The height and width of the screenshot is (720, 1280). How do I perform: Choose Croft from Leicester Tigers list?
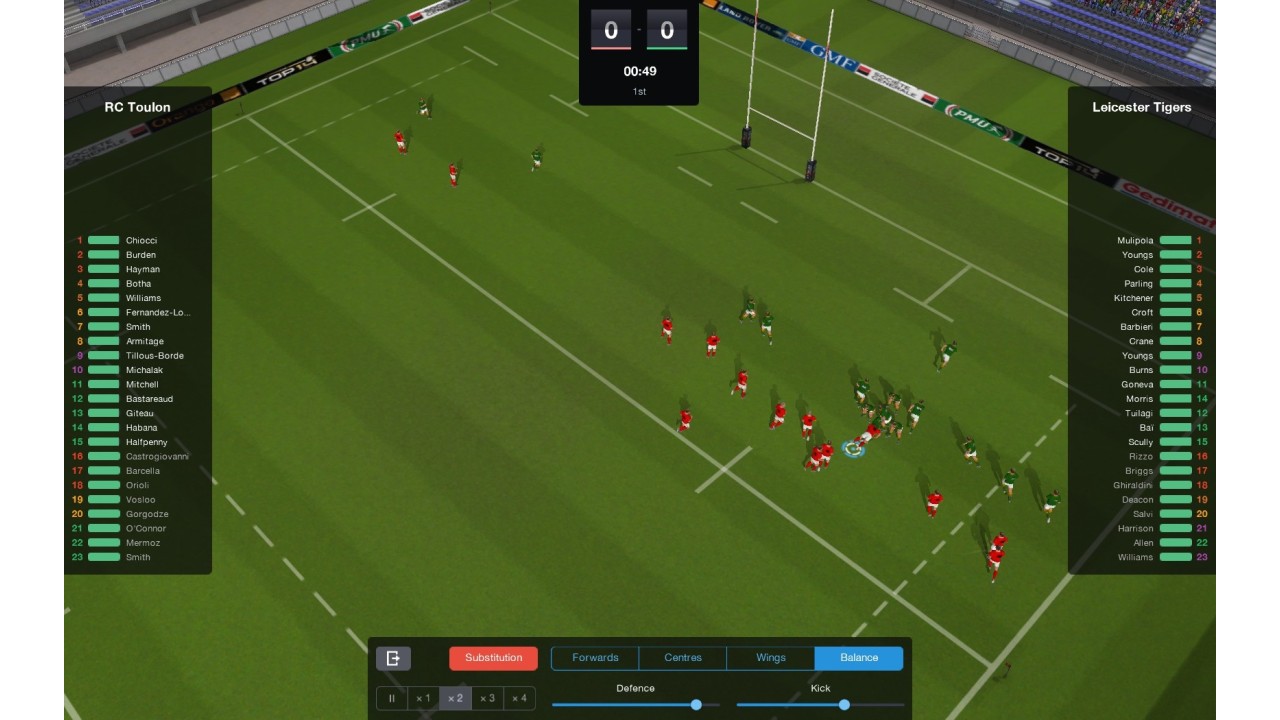tap(1142, 312)
